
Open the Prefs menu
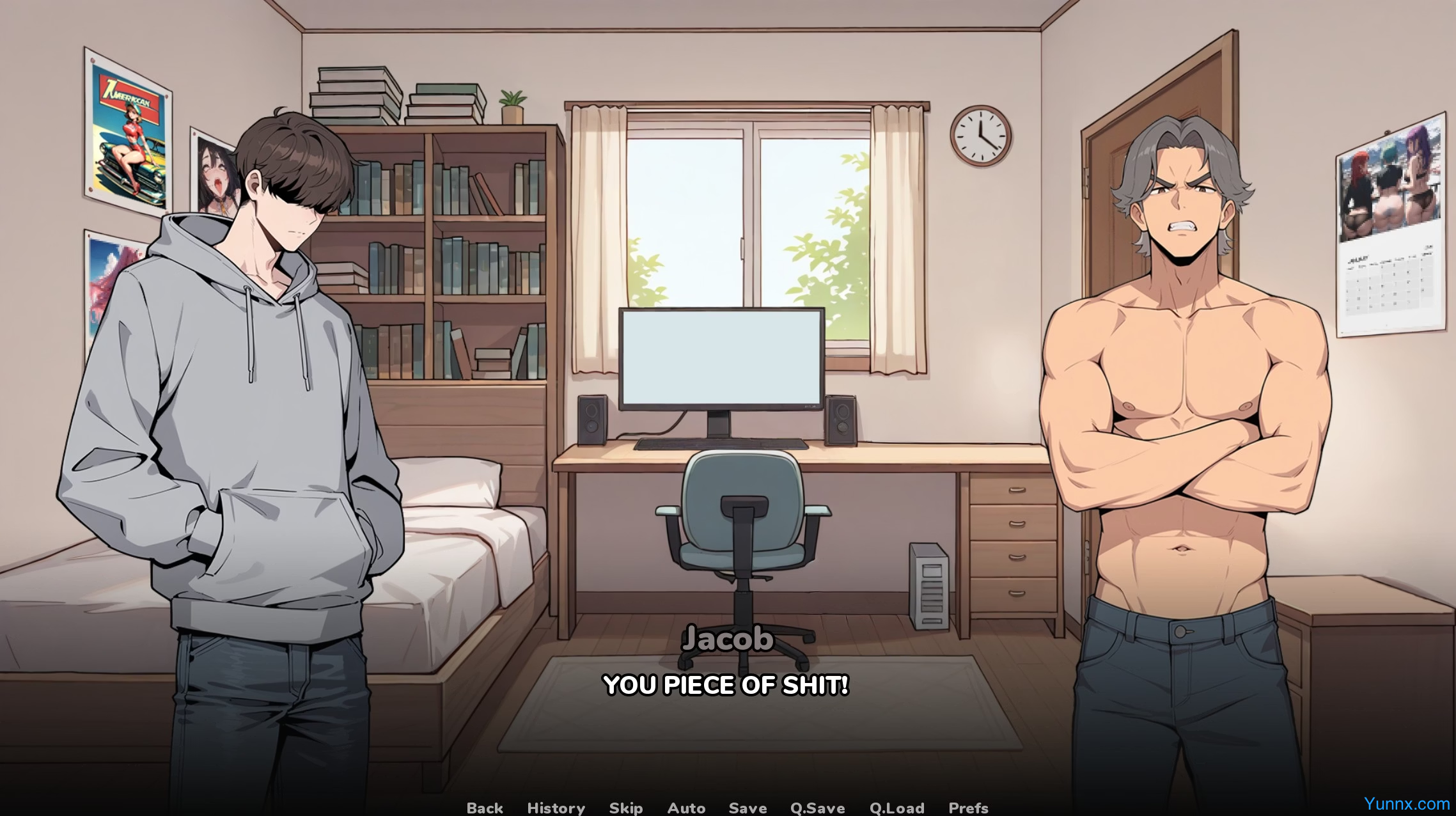(x=968, y=808)
